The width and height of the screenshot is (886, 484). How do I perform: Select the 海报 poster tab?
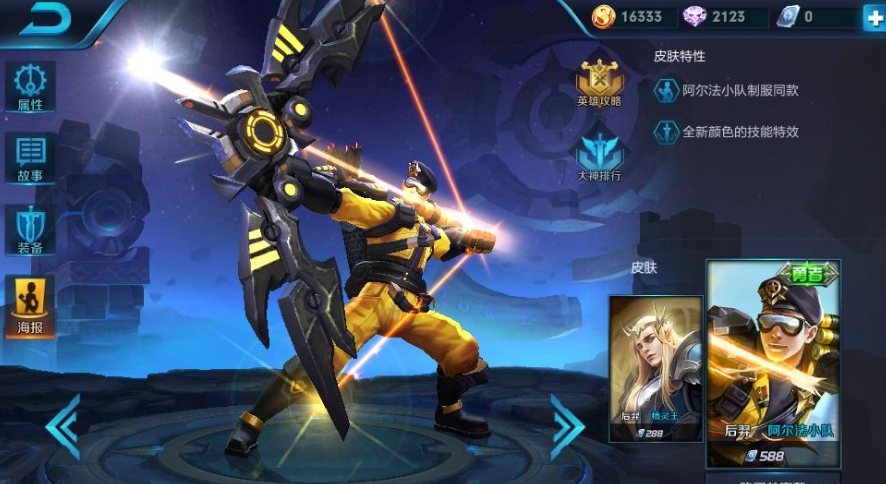coord(30,305)
